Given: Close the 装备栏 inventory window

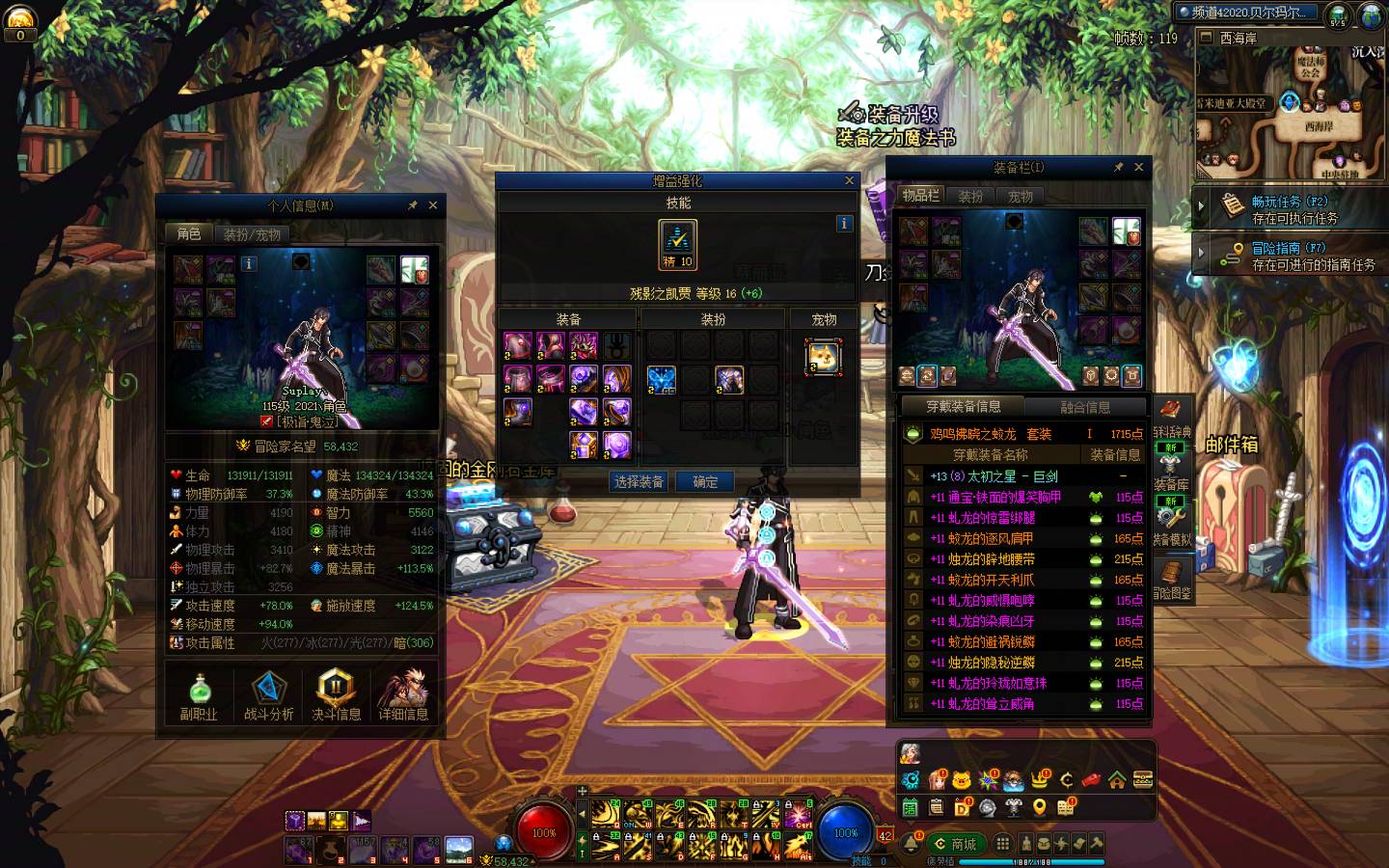Looking at the screenshot, I should [x=1139, y=167].
